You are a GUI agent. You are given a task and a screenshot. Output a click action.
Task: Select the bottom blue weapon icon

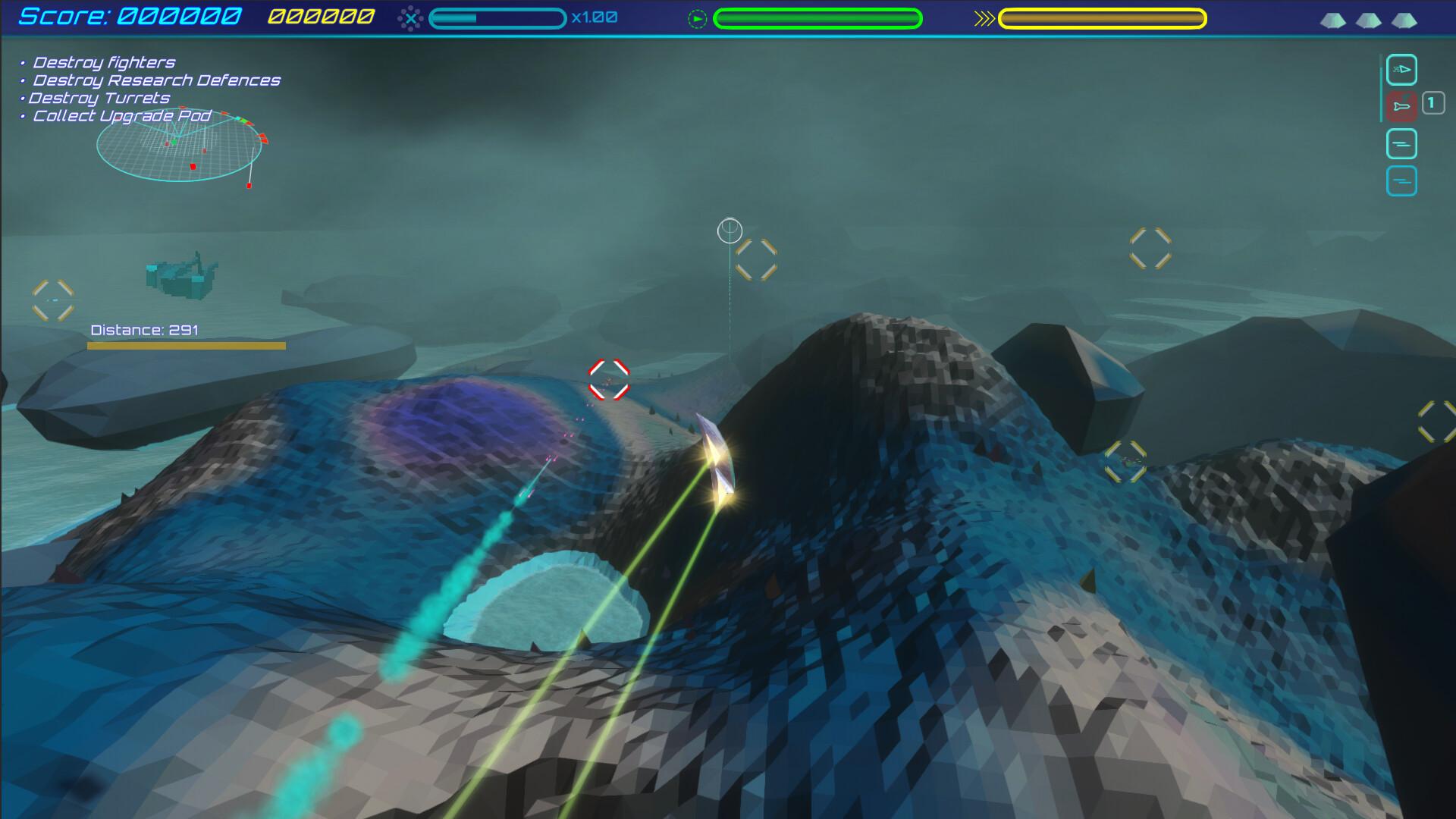pos(1402,180)
